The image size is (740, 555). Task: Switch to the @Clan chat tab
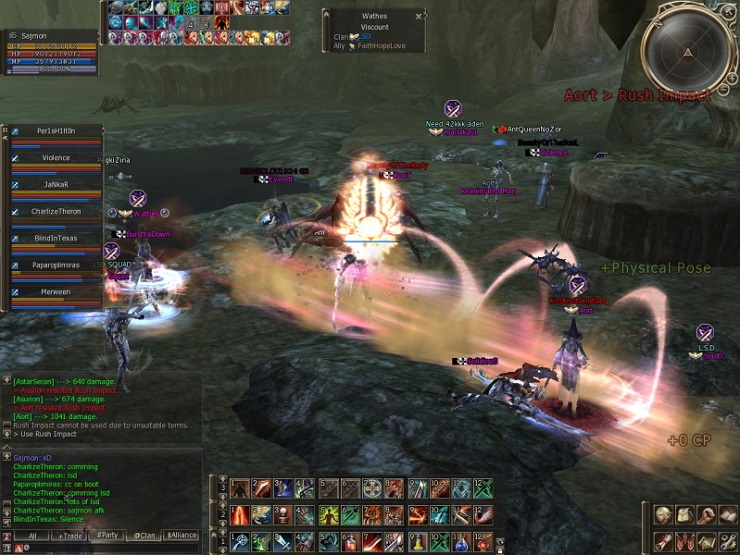(145, 536)
